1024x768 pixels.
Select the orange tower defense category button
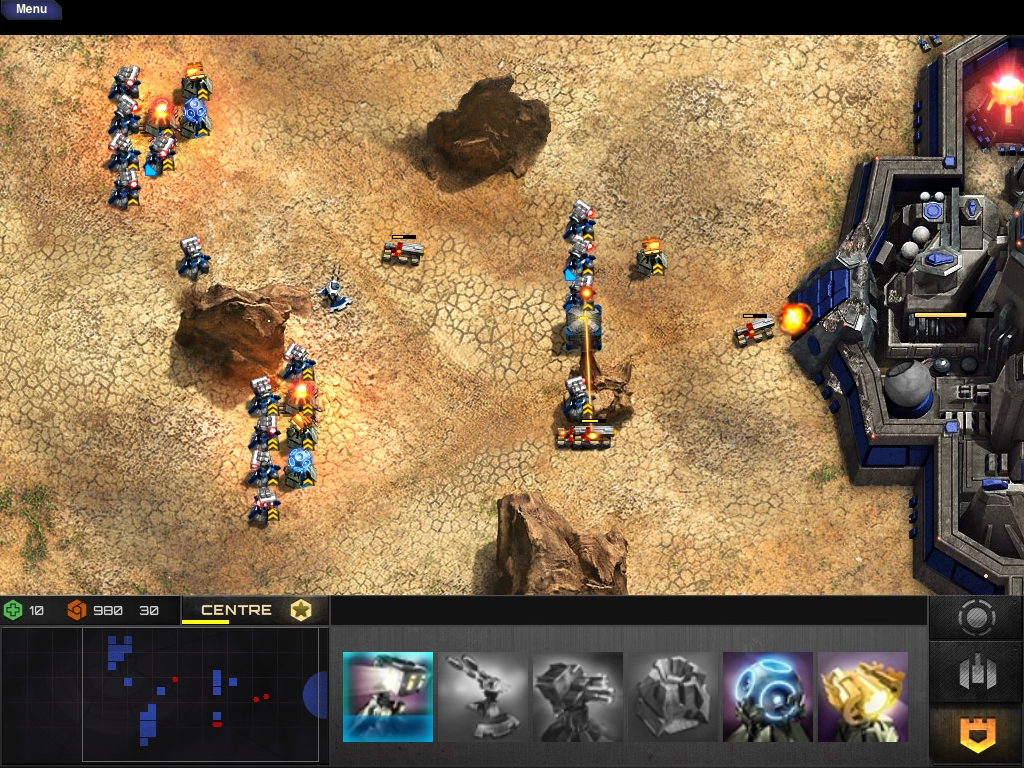click(x=976, y=735)
